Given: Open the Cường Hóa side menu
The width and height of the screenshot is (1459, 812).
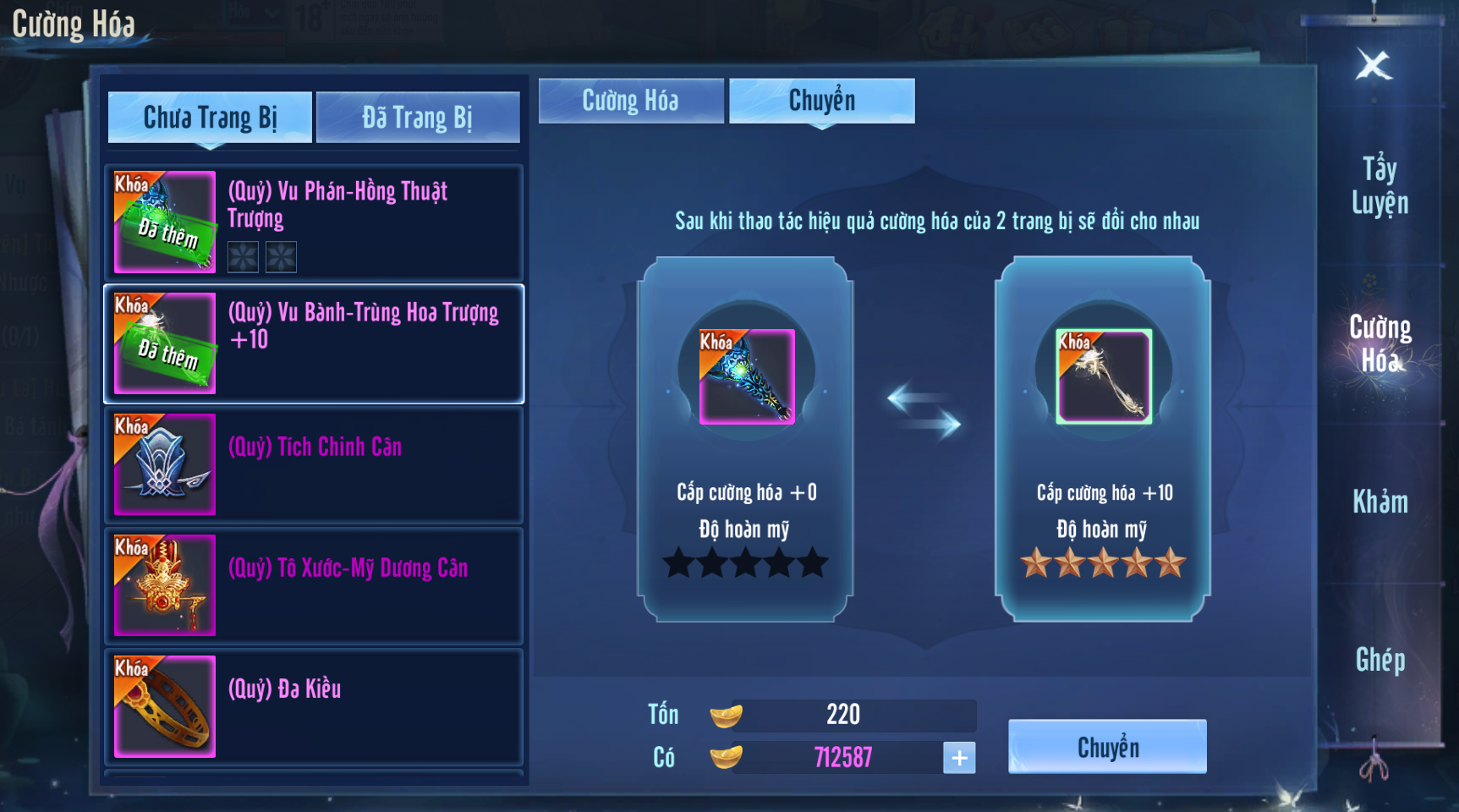Looking at the screenshot, I should click(1379, 343).
